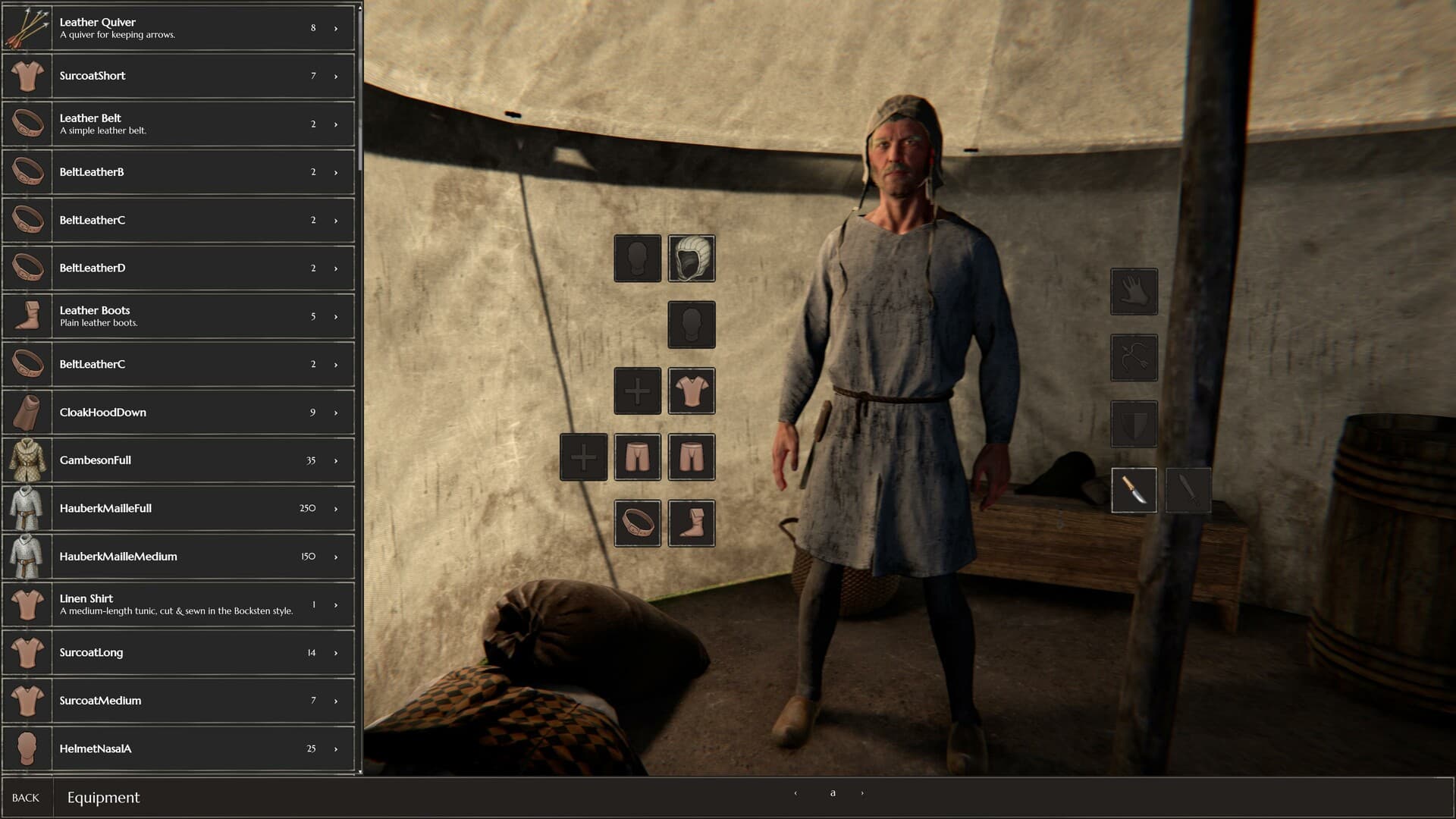This screenshot has width=1456, height=819.
Task: Select the left trousers slot icon
Action: pyautogui.click(x=637, y=457)
